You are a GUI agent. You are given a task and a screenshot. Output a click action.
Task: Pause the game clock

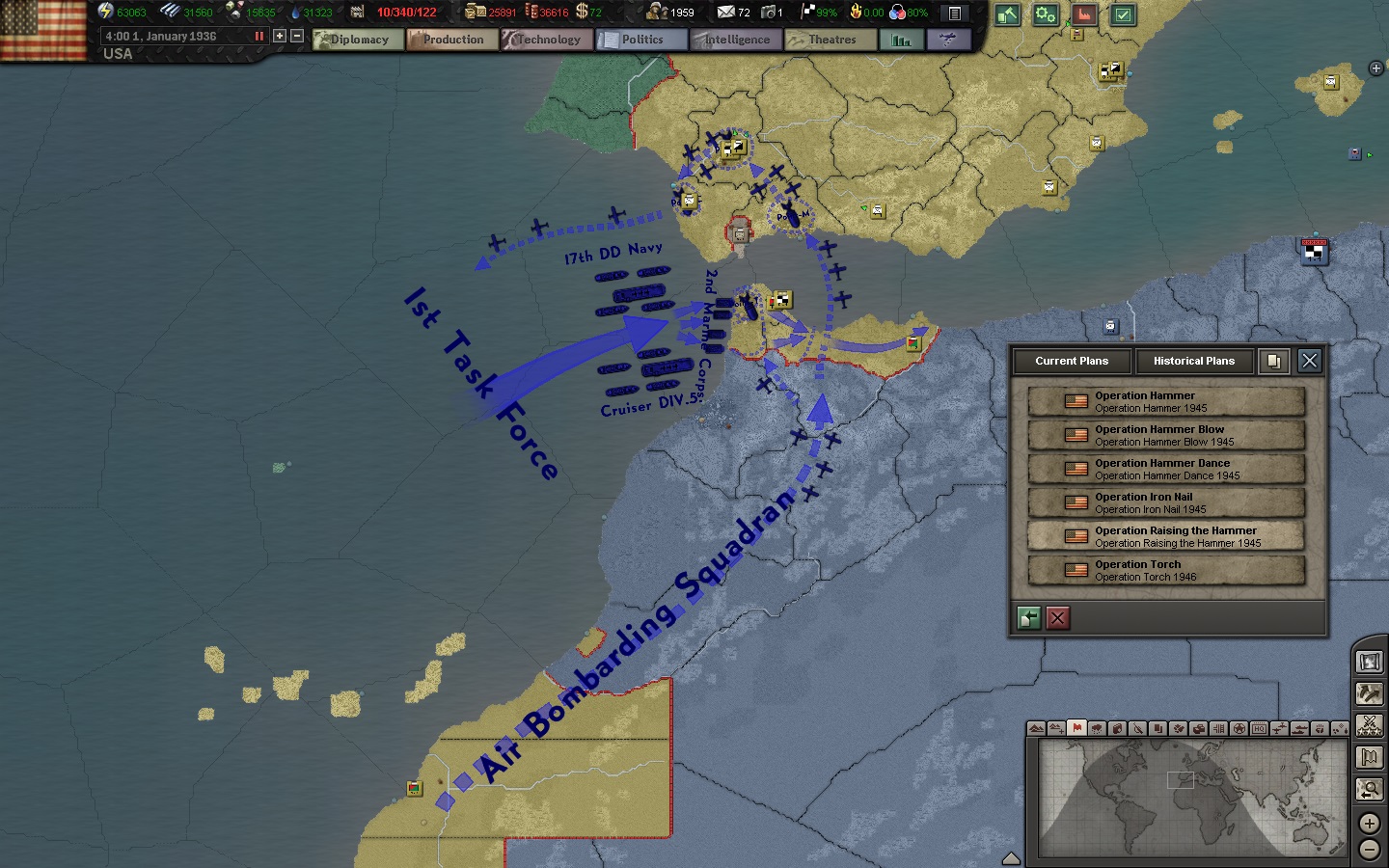click(x=258, y=36)
